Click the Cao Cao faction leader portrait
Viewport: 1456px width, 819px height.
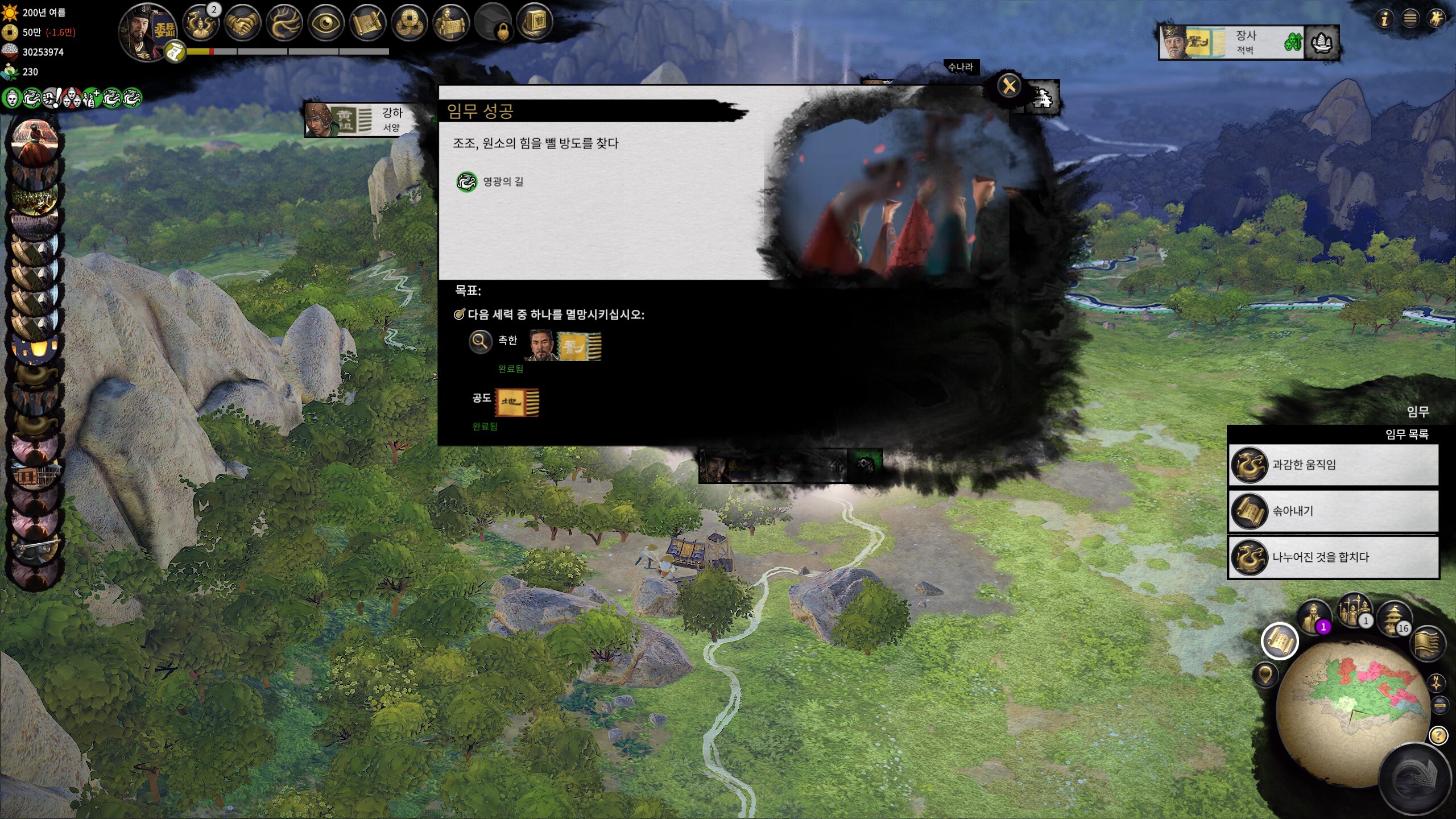[x=147, y=30]
